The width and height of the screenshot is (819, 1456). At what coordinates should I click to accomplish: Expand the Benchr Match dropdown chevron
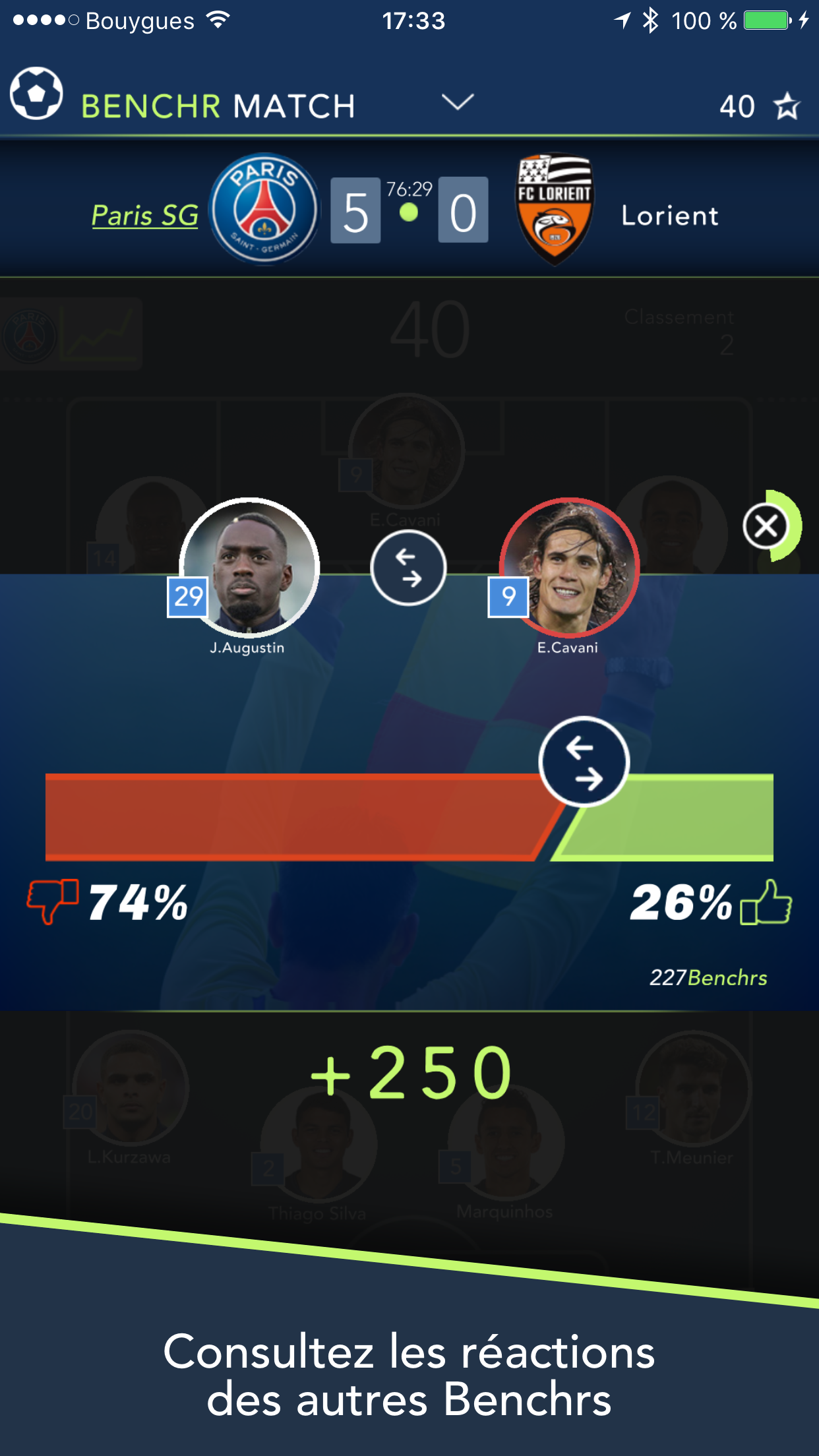coord(457,102)
